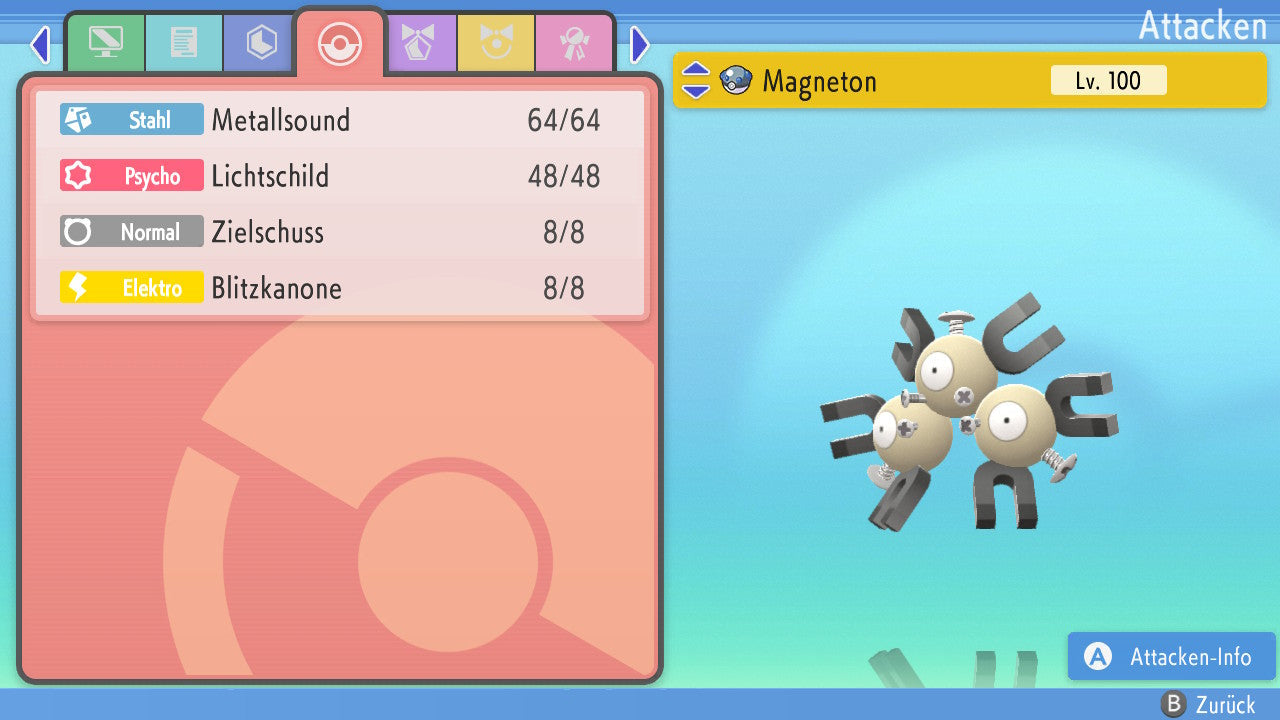Open the purple ribbon tab
This screenshot has width=1280, height=720.
(x=418, y=42)
